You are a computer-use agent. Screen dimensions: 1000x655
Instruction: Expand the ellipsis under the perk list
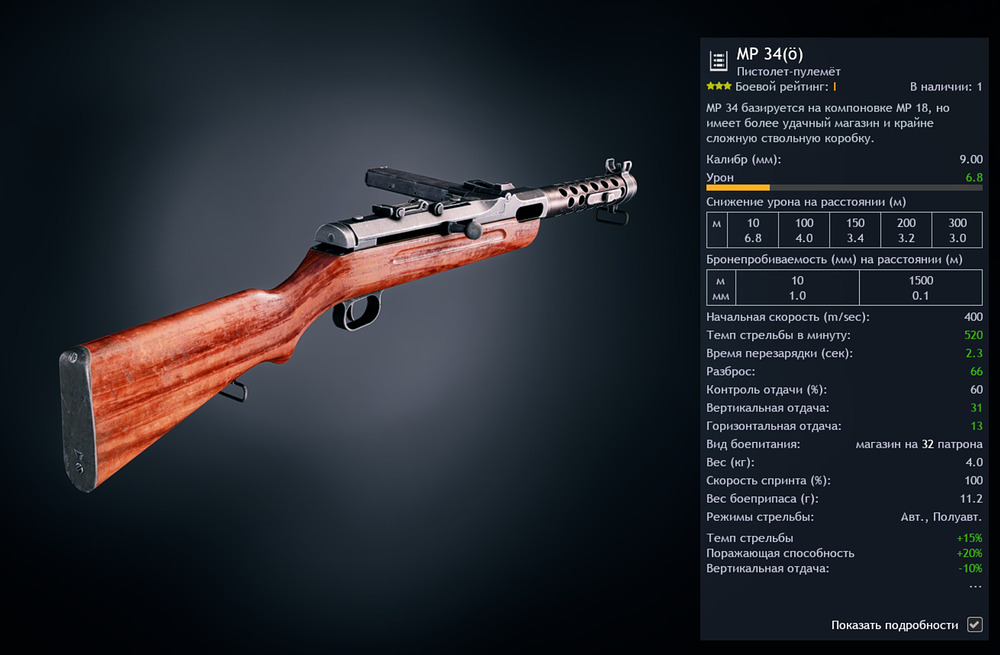pyautogui.click(x=975, y=585)
